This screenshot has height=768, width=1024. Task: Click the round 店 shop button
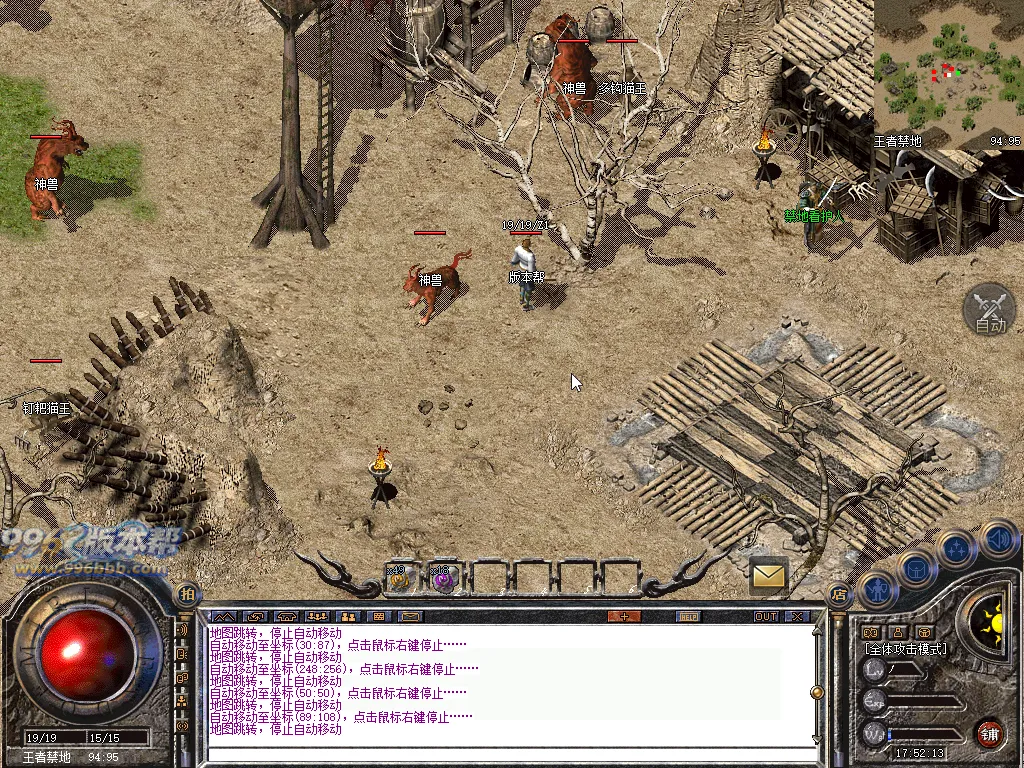tap(837, 593)
